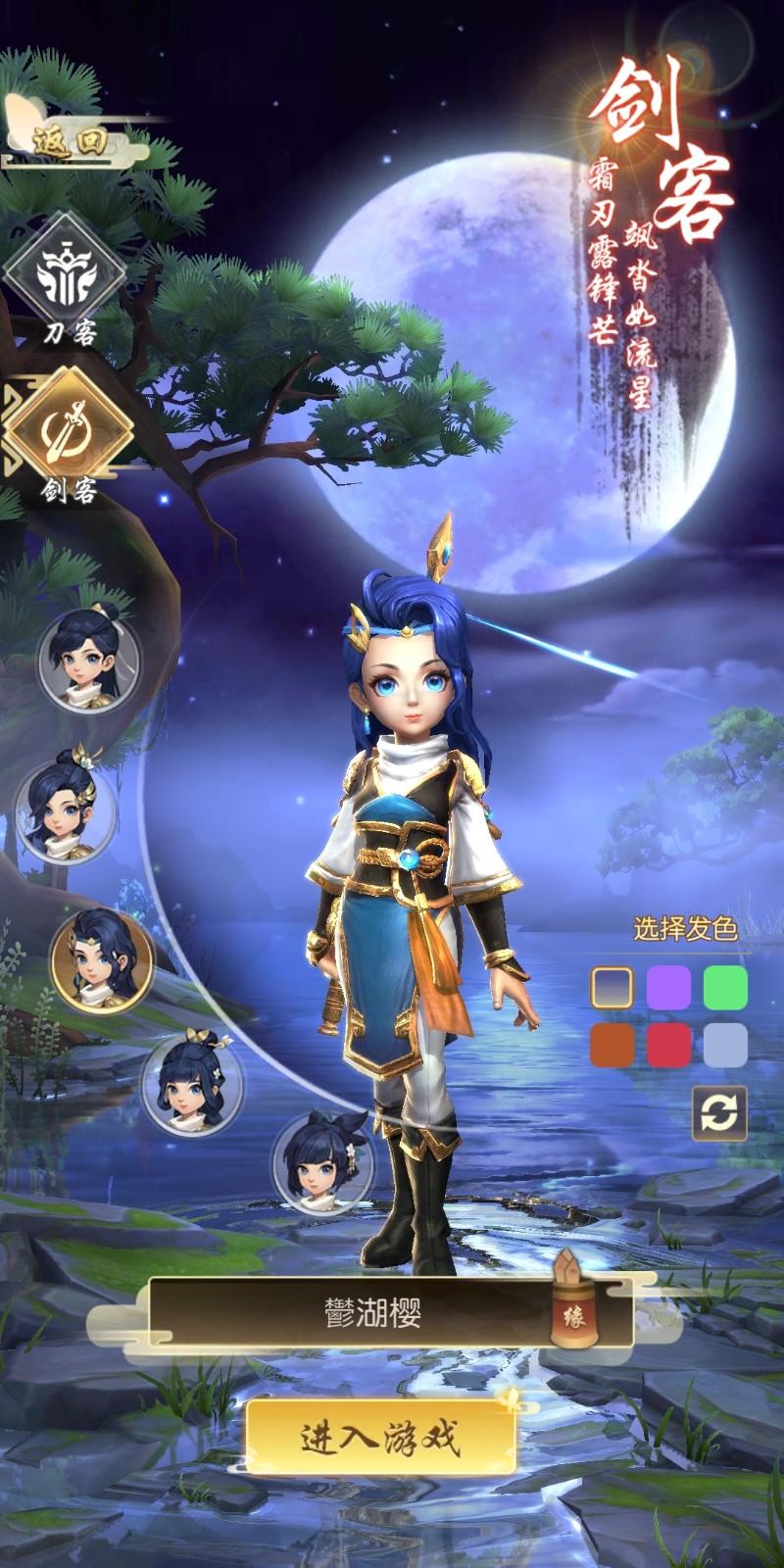Pick the orange-brown hair color
The width and height of the screenshot is (784, 1568).
(x=612, y=1045)
